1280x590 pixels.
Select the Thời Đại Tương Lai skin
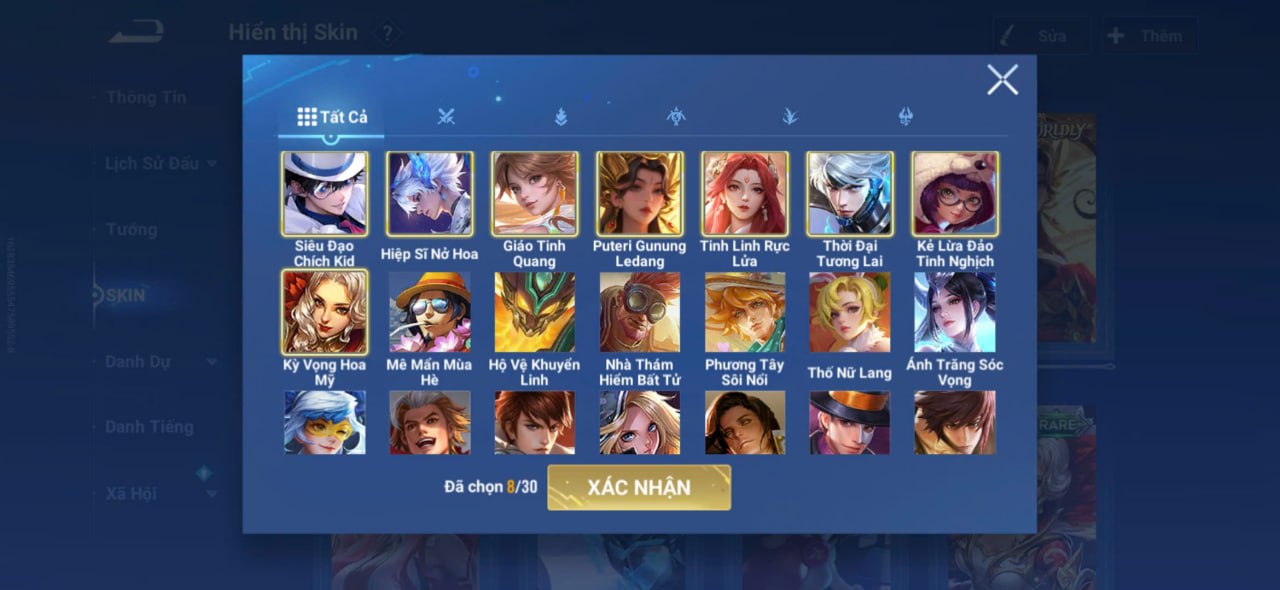(x=849, y=194)
